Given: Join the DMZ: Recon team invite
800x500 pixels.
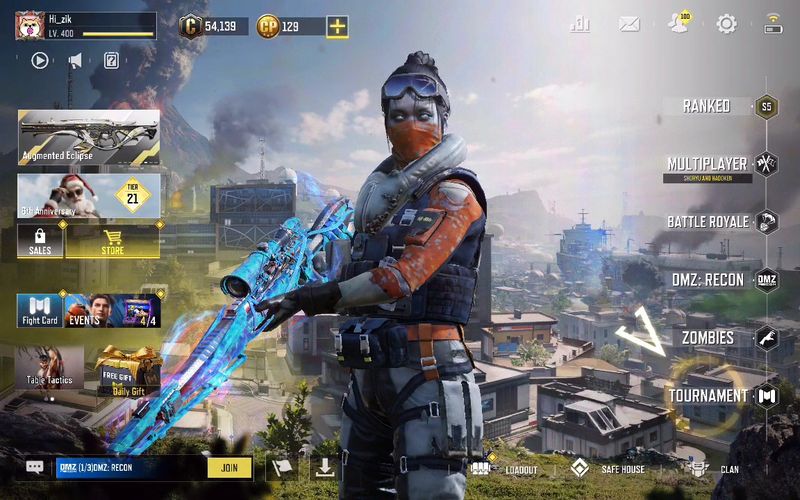Looking at the screenshot, I should (x=229, y=467).
